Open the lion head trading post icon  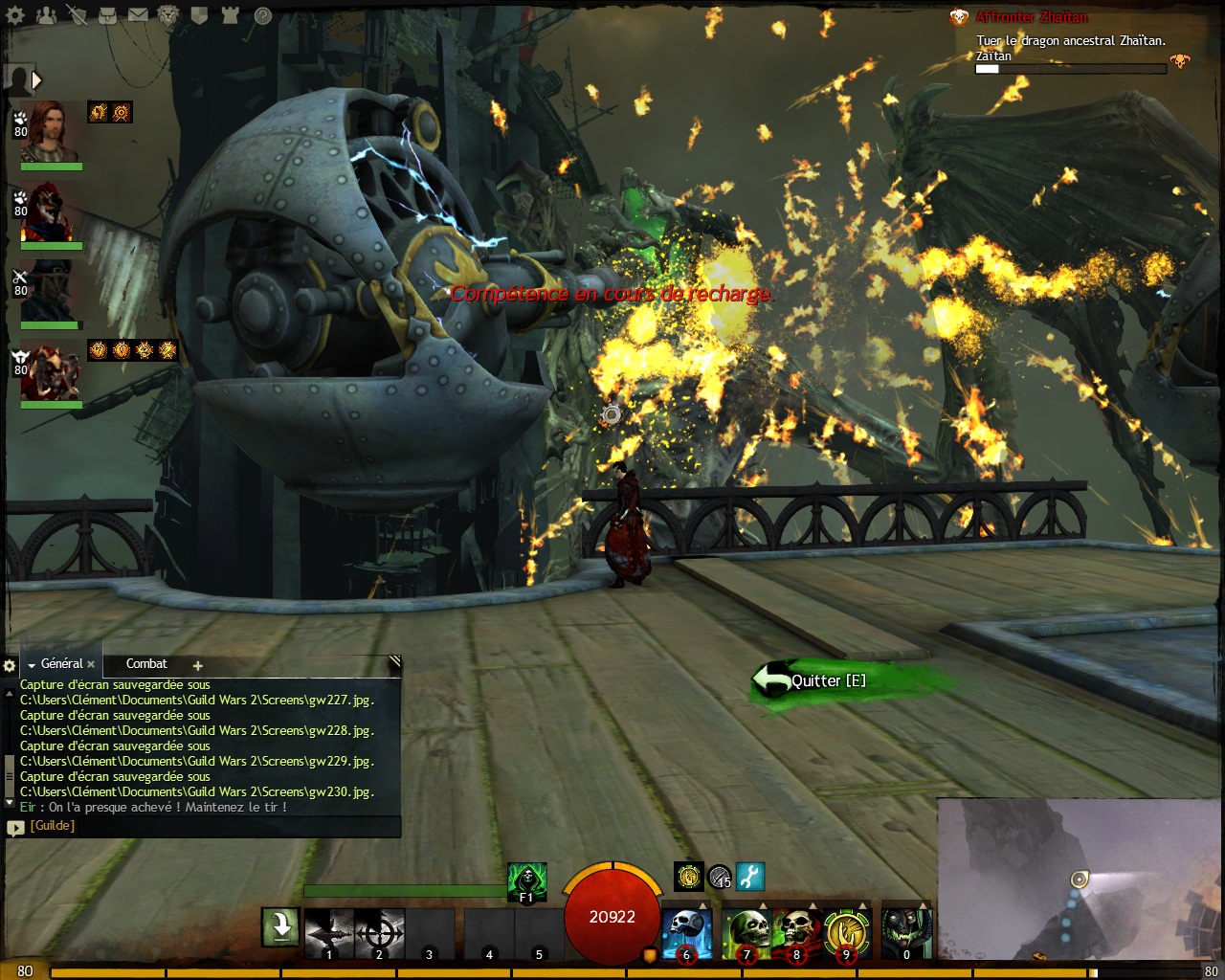click(169, 15)
